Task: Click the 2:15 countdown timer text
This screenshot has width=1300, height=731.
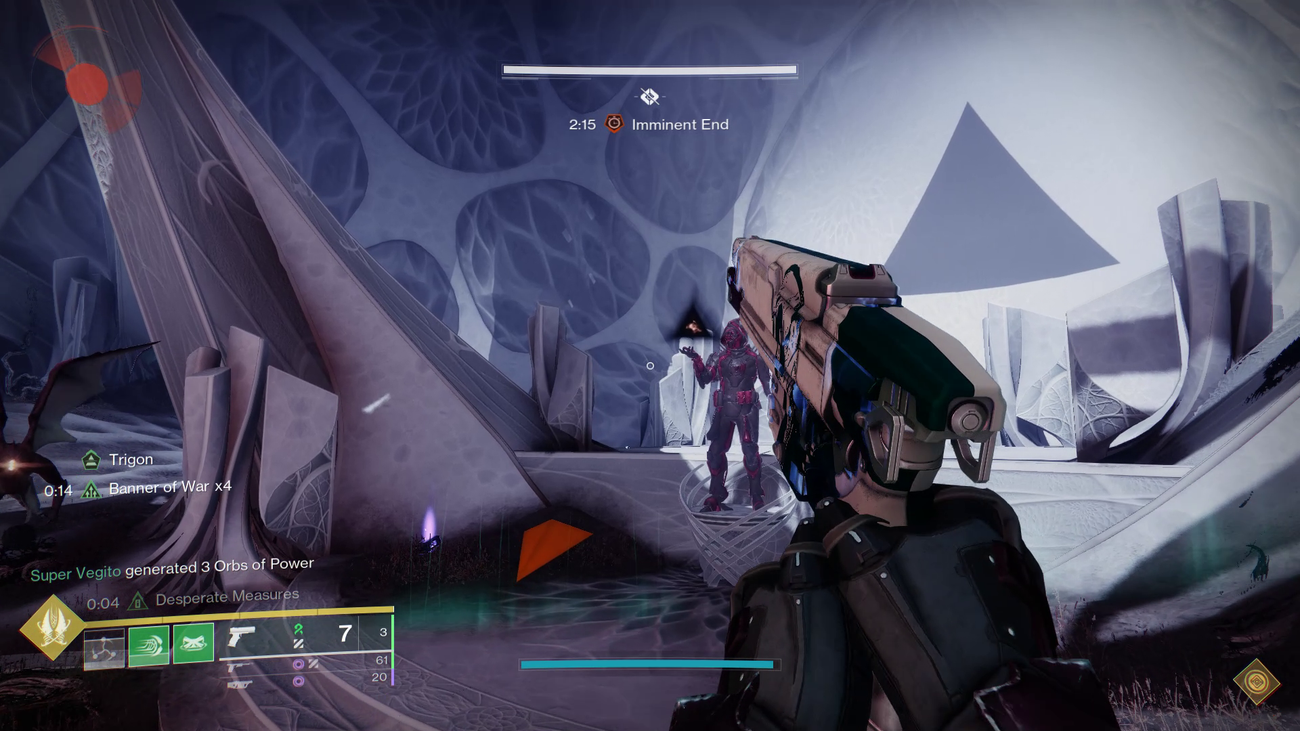Action: coord(583,124)
